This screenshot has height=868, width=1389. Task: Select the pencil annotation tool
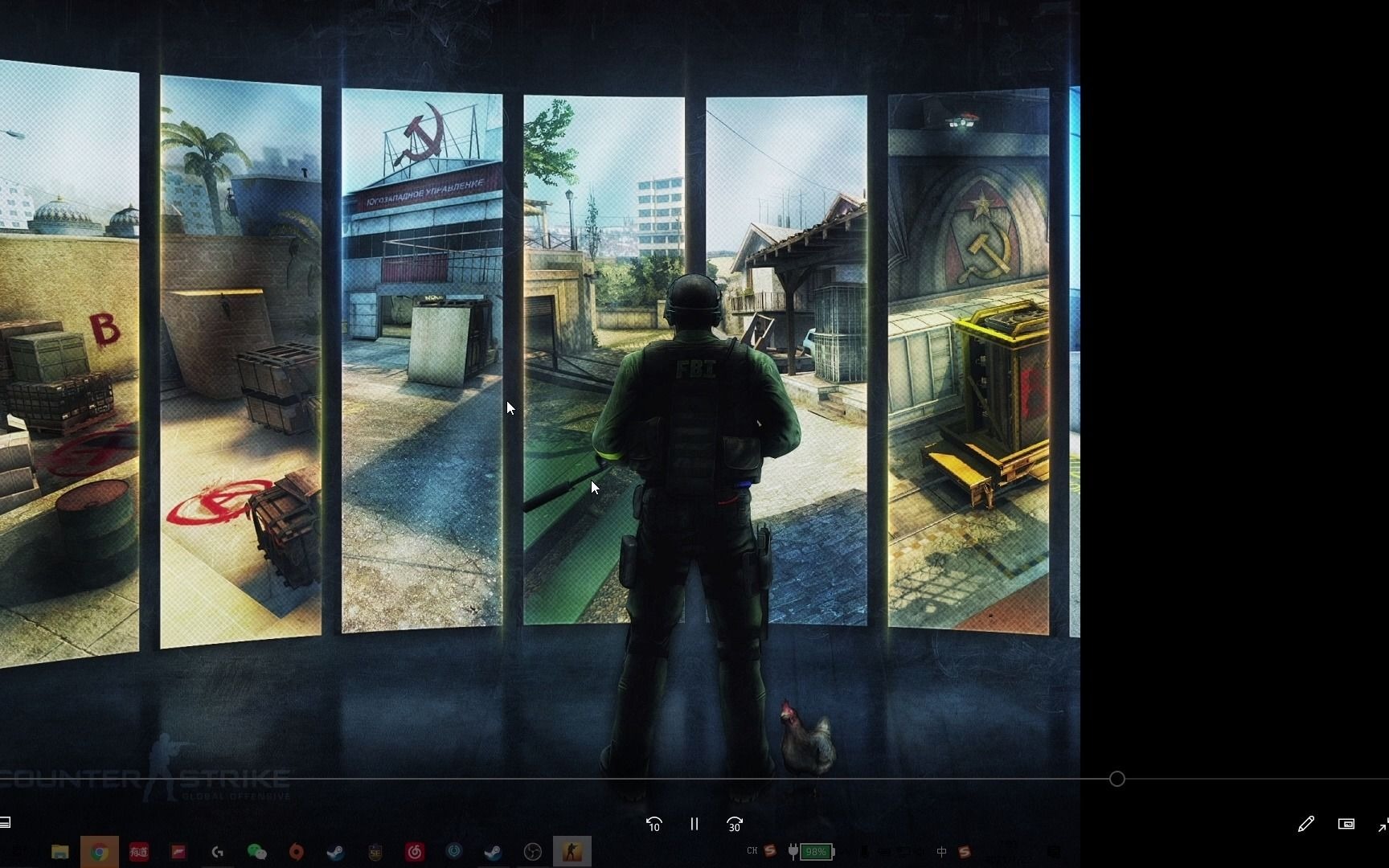1306,824
